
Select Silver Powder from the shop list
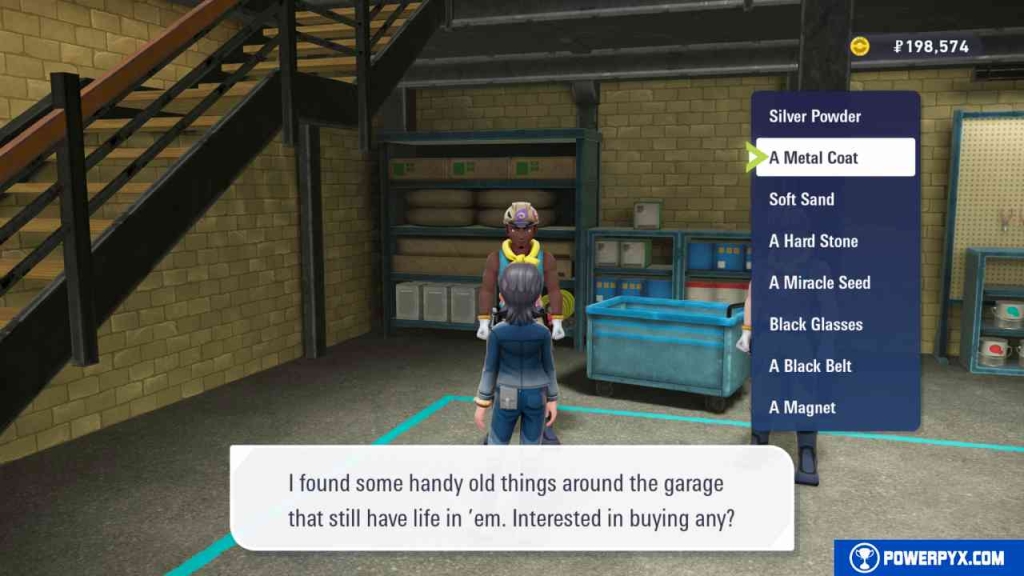pos(815,116)
